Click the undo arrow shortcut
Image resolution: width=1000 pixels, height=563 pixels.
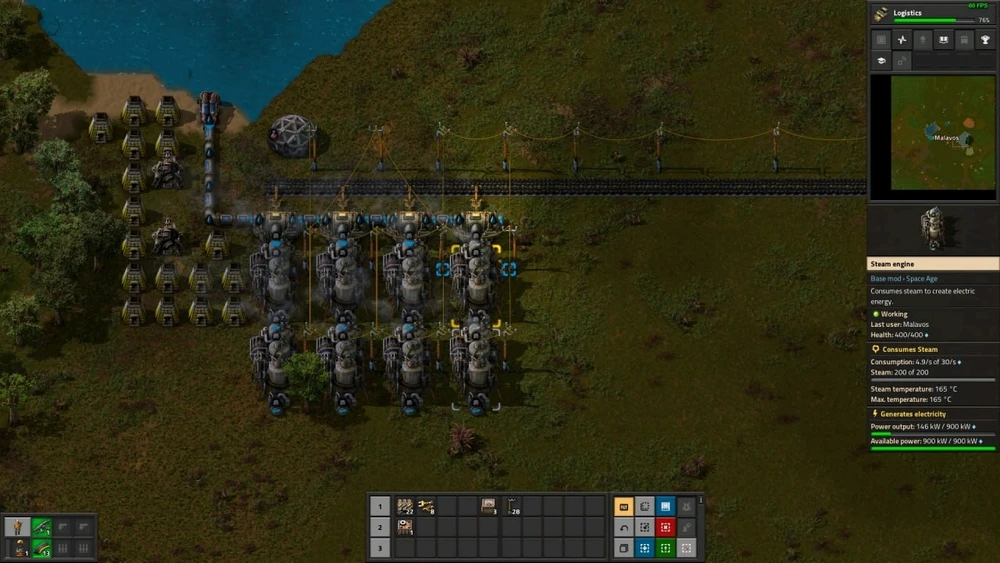point(623,528)
